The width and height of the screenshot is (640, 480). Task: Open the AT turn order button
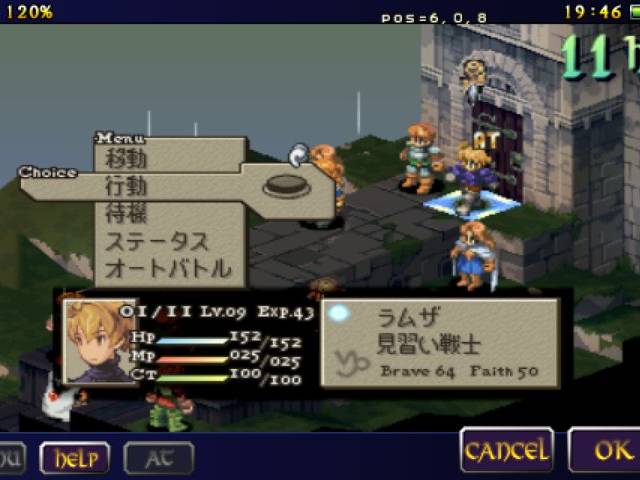coord(158,458)
